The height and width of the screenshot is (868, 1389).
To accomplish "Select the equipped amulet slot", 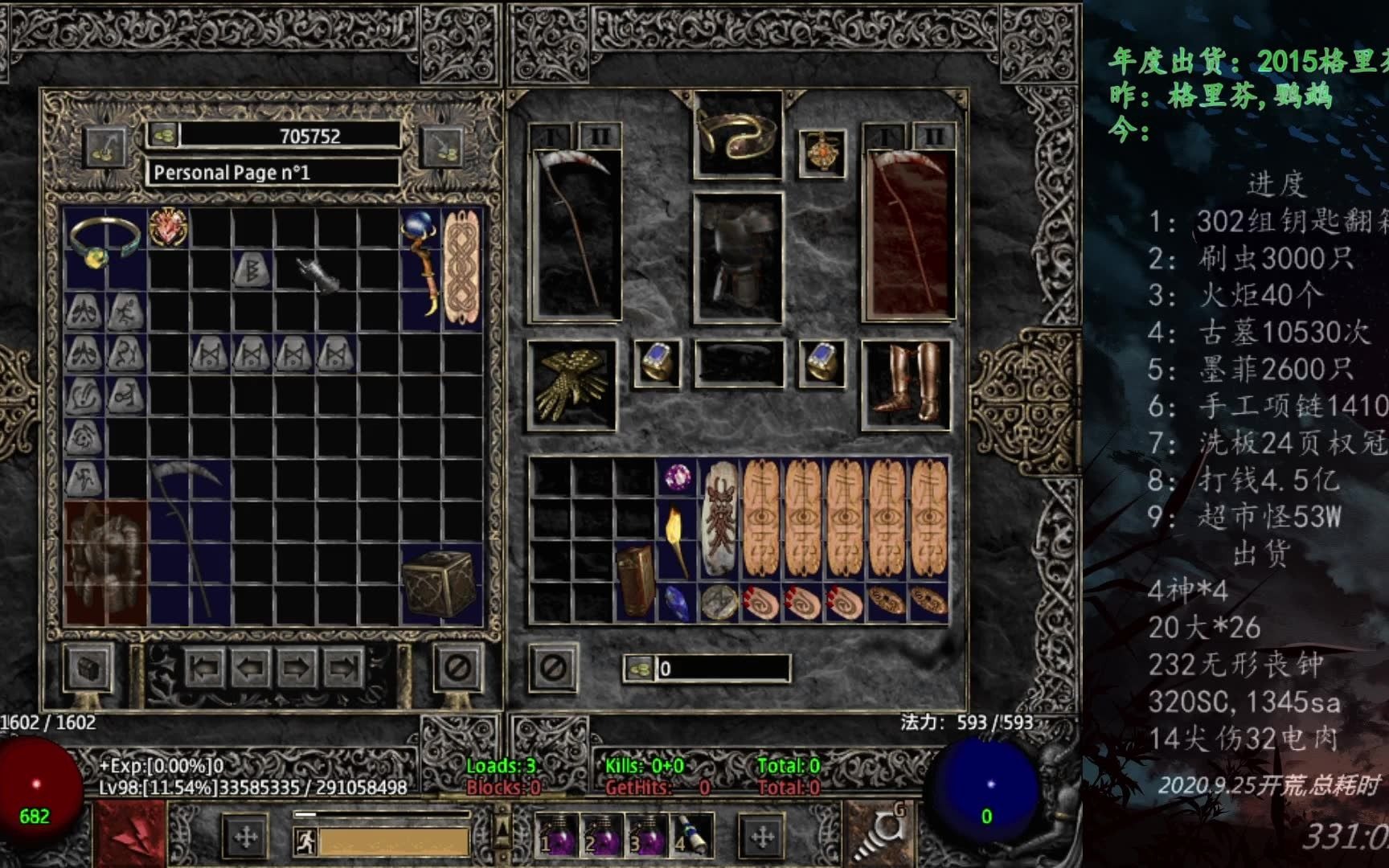I will [822, 153].
